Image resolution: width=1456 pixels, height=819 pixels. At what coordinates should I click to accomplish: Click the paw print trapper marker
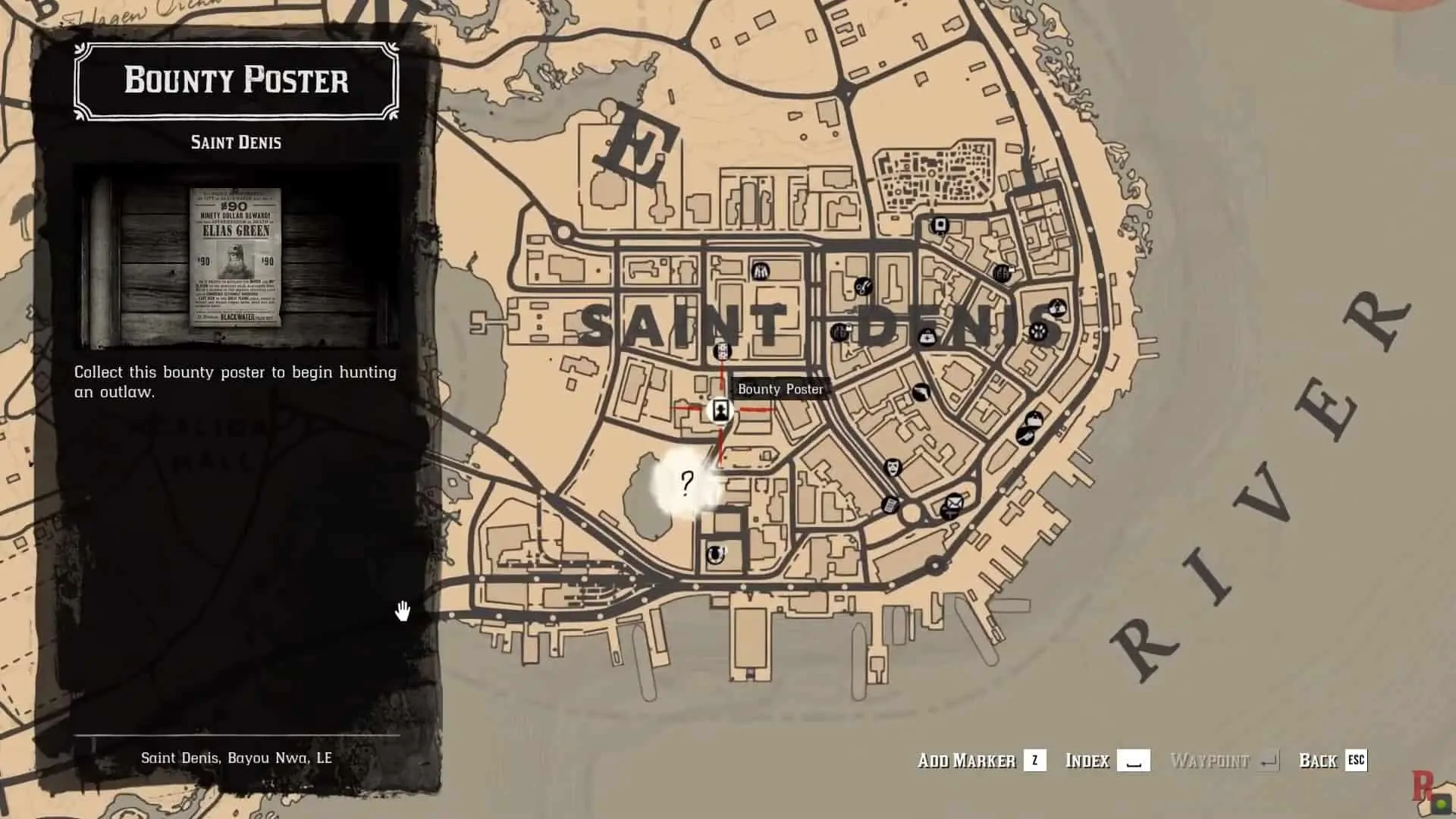tap(1037, 331)
